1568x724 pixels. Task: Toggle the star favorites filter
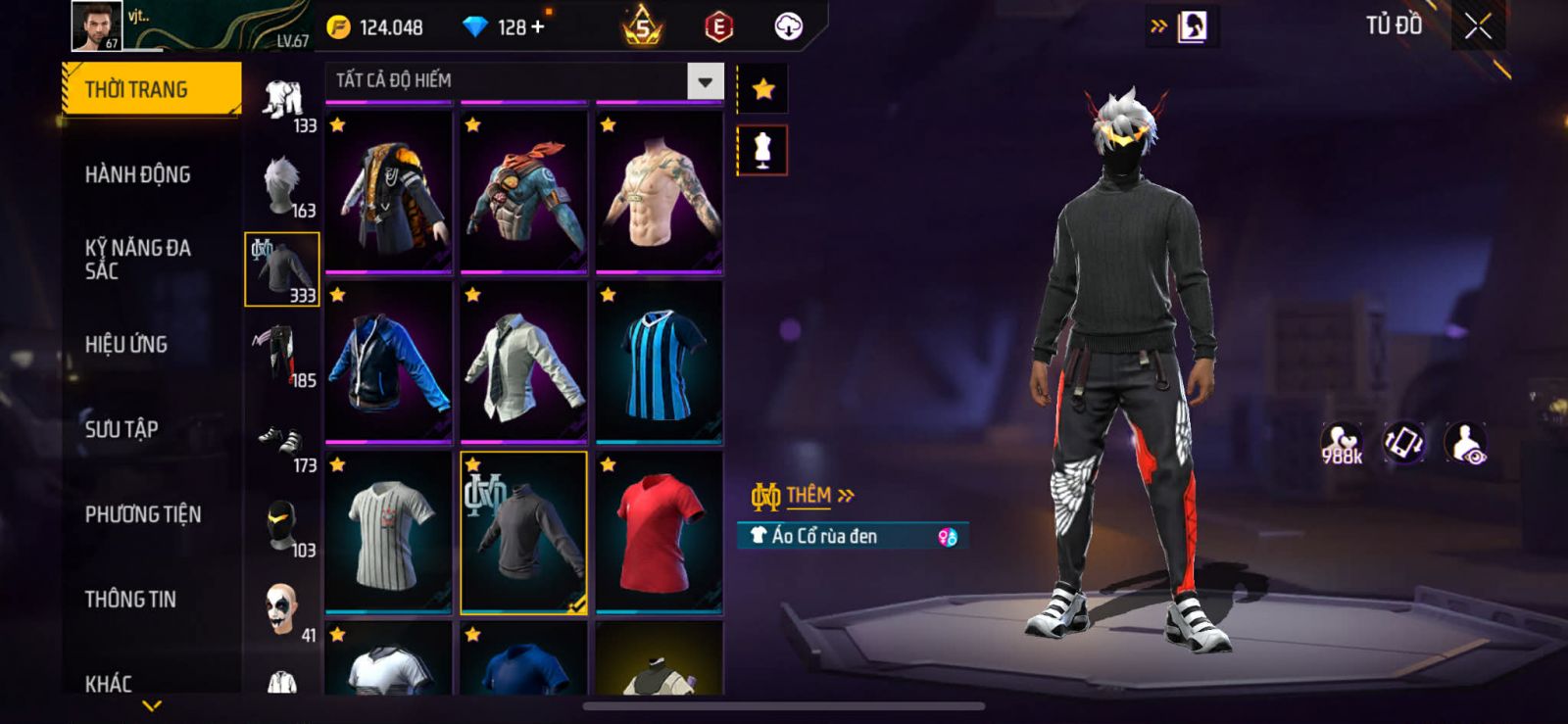tap(762, 90)
